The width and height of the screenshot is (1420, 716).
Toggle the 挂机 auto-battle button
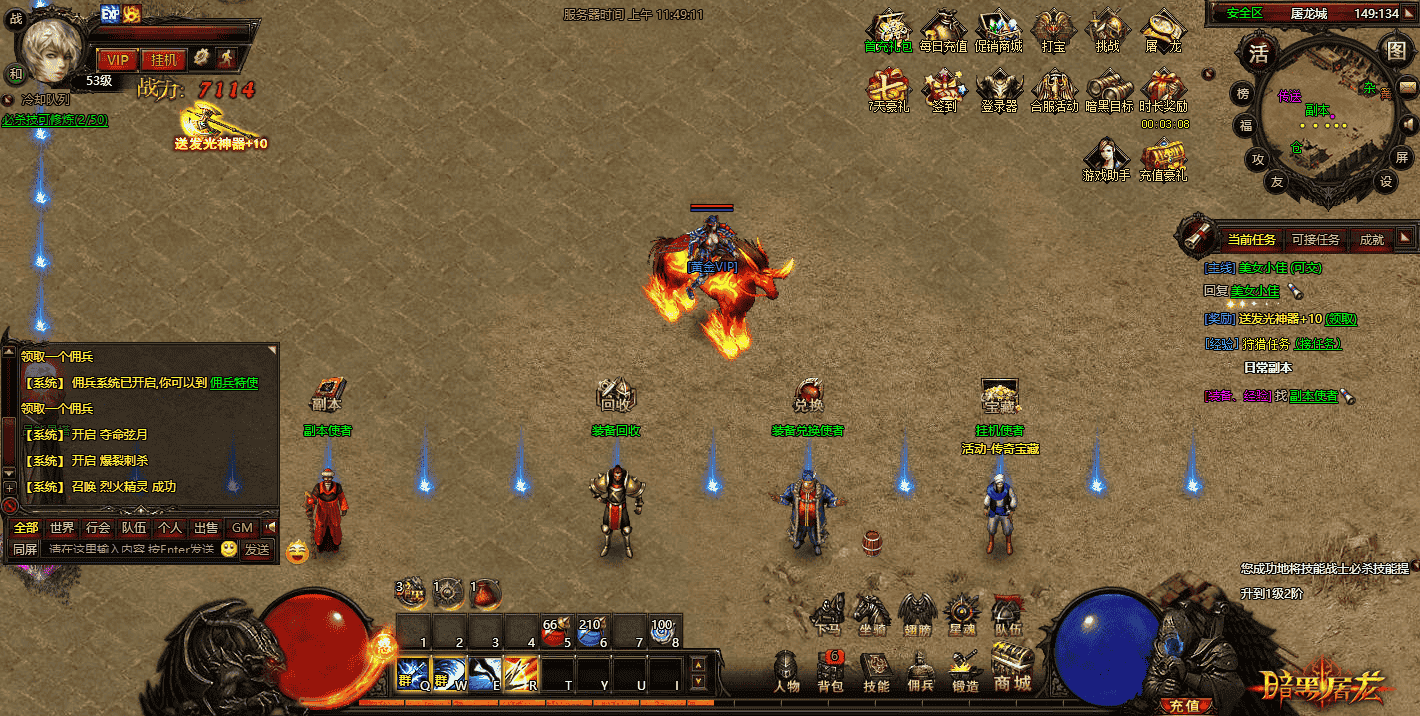click(162, 59)
